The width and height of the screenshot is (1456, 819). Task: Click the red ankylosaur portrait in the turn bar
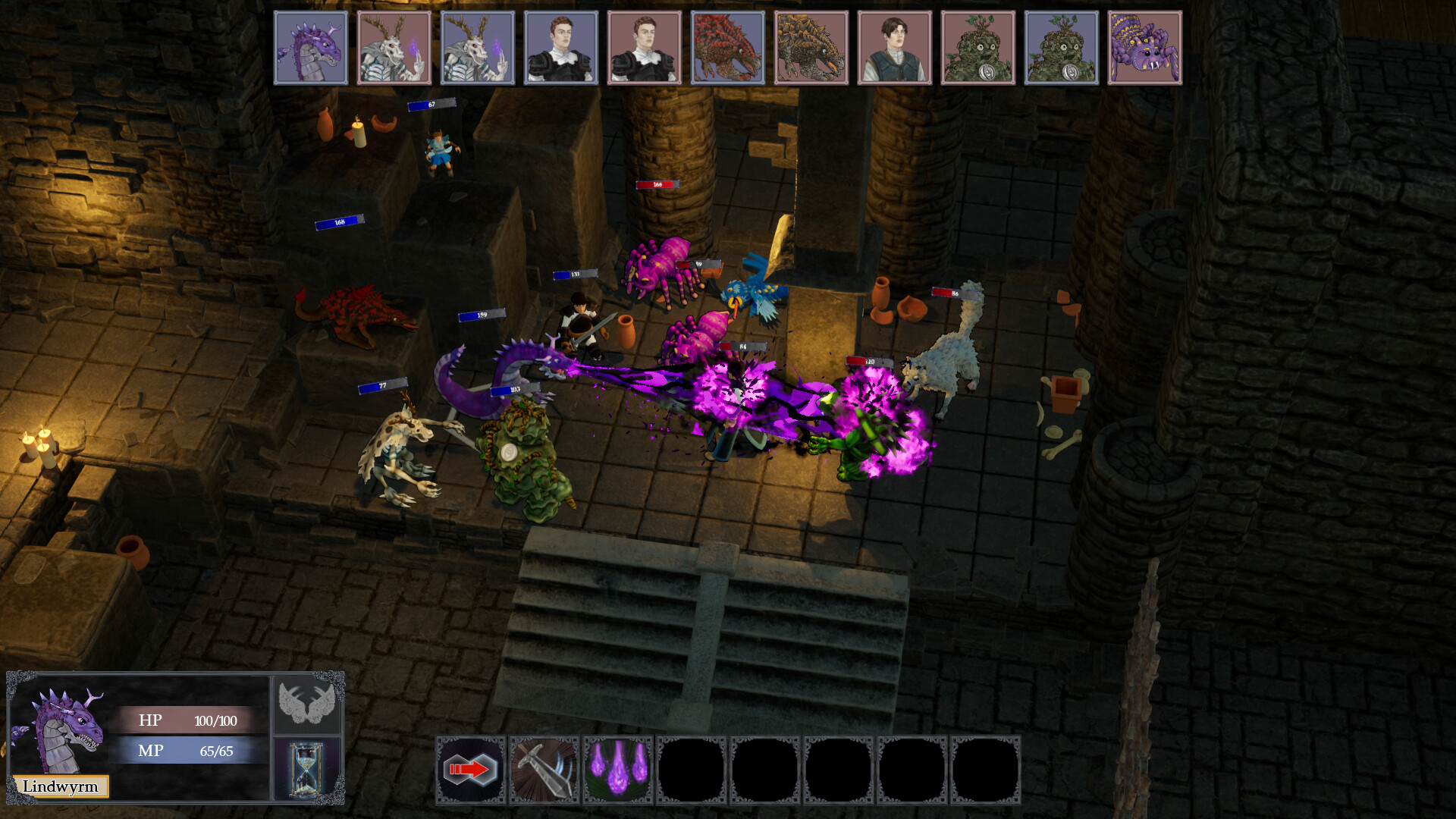click(728, 47)
